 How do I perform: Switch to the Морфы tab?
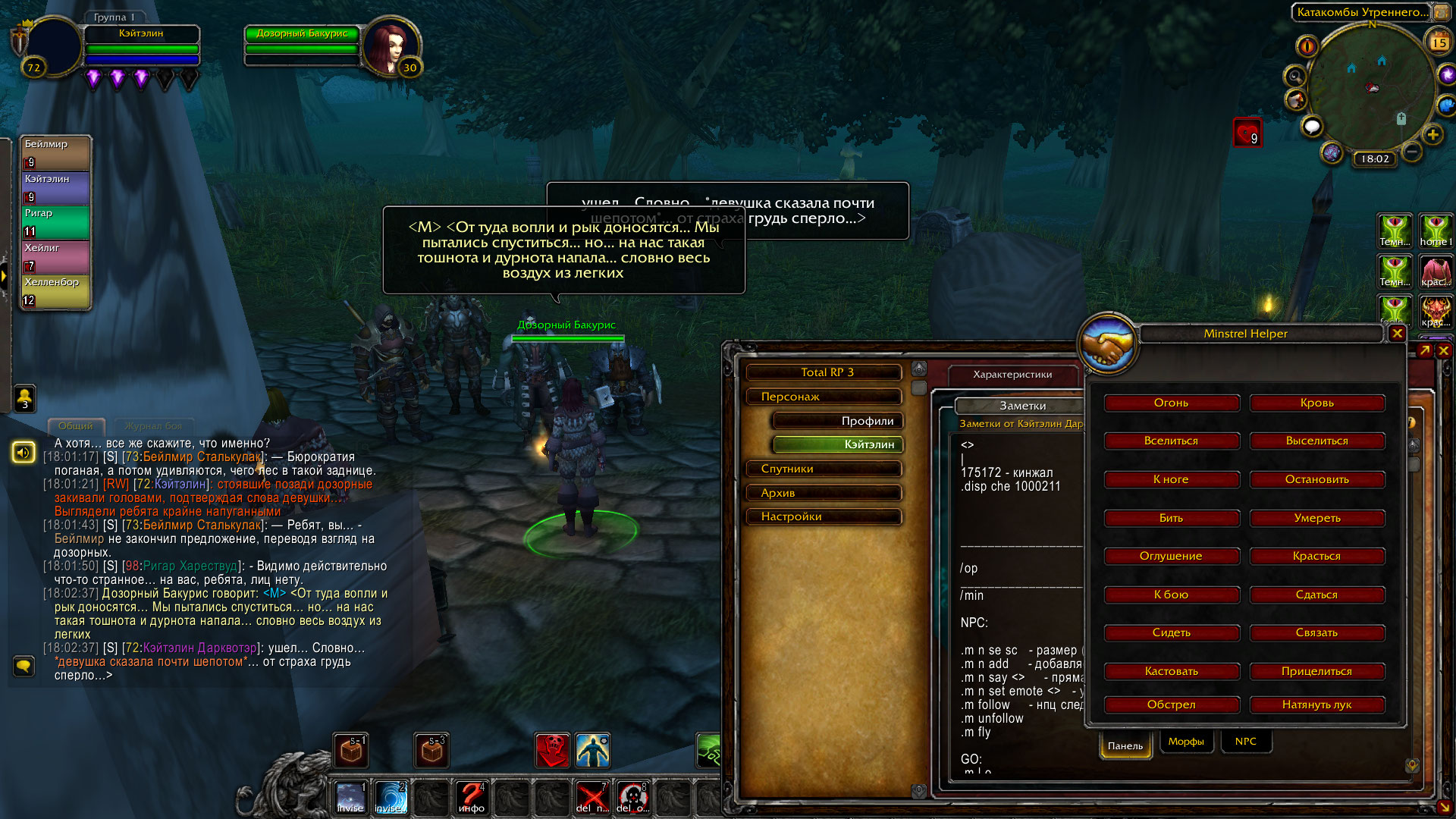point(1186,742)
